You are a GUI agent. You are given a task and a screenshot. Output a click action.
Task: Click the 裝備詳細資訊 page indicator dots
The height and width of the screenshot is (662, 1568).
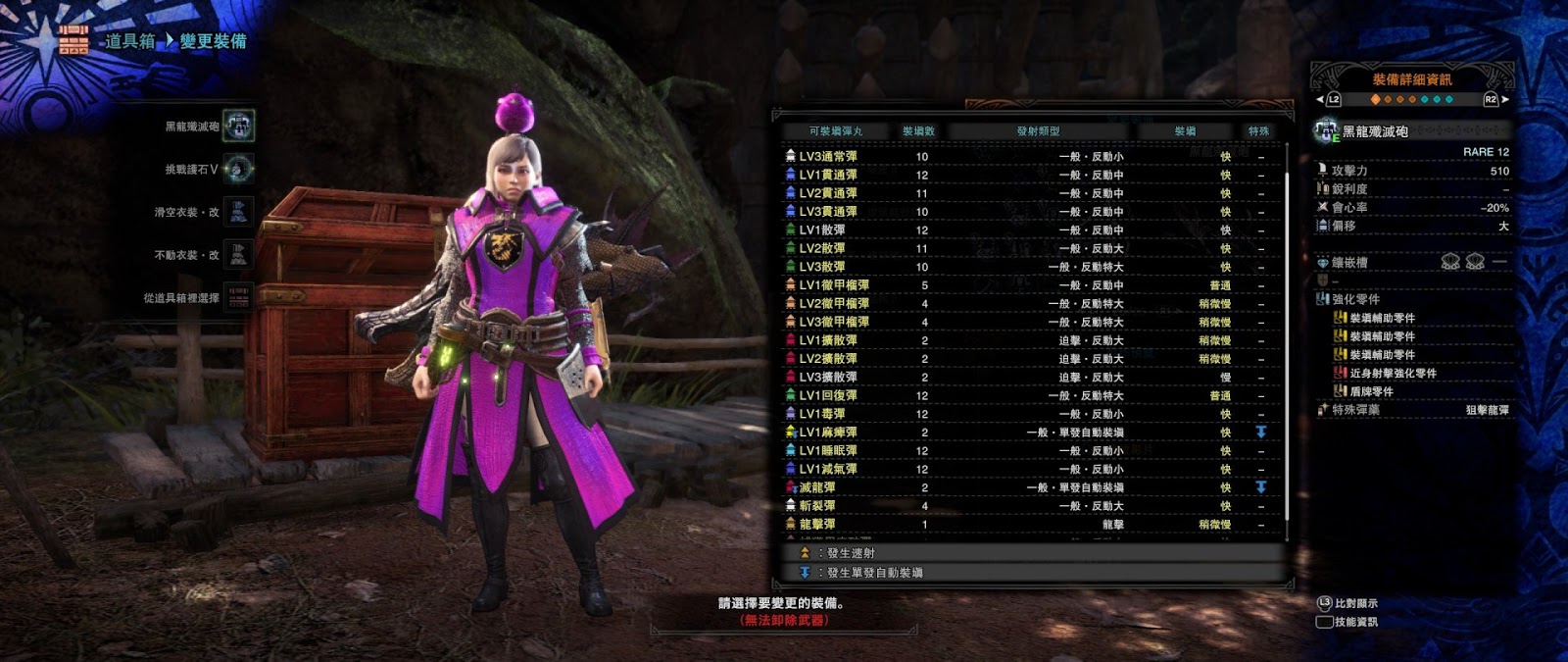1411,99
